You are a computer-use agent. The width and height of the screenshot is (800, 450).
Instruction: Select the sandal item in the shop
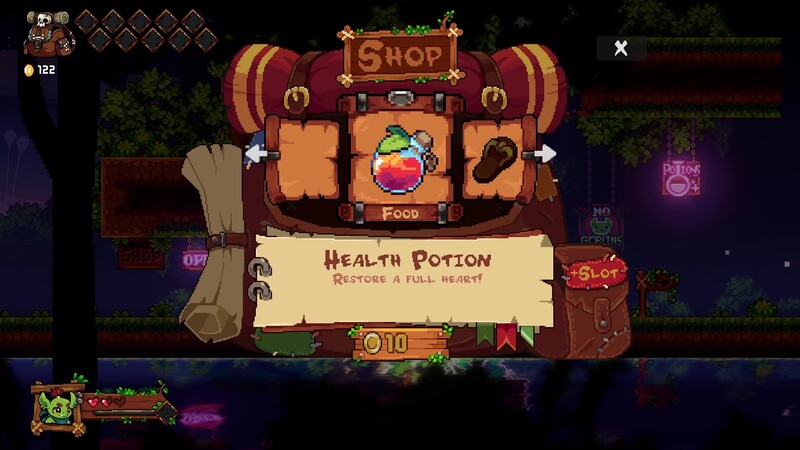pyautogui.click(x=492, y=160)
